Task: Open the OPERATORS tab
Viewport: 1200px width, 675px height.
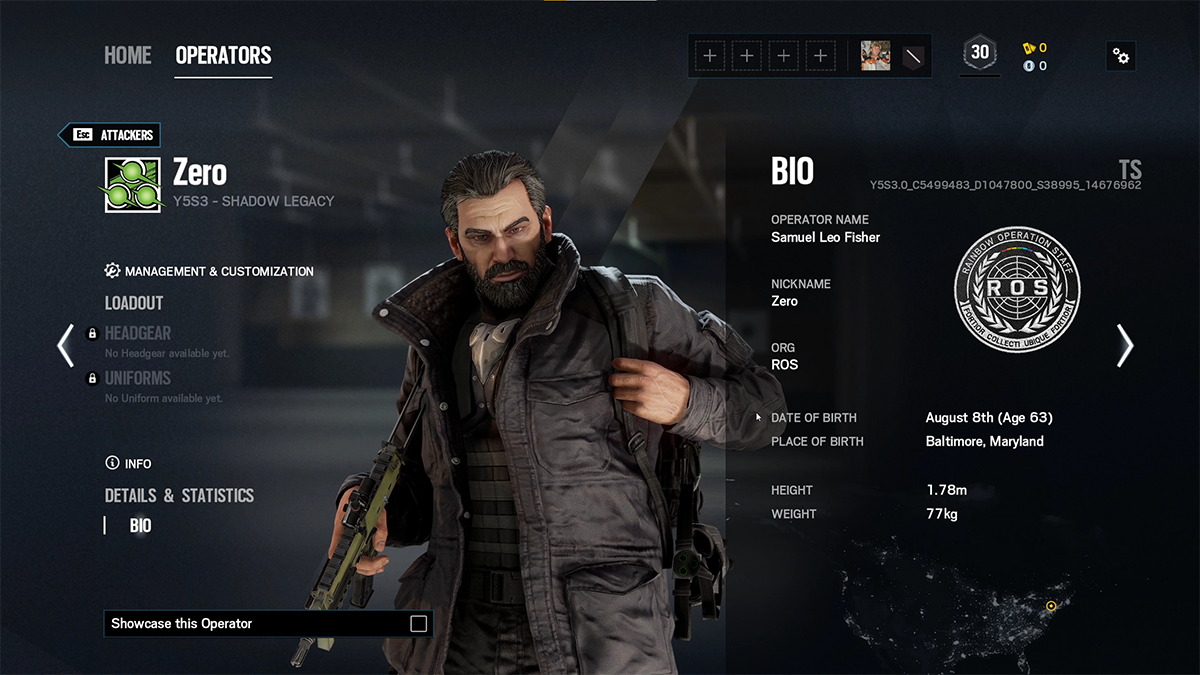Action: (x=223, y=56)
